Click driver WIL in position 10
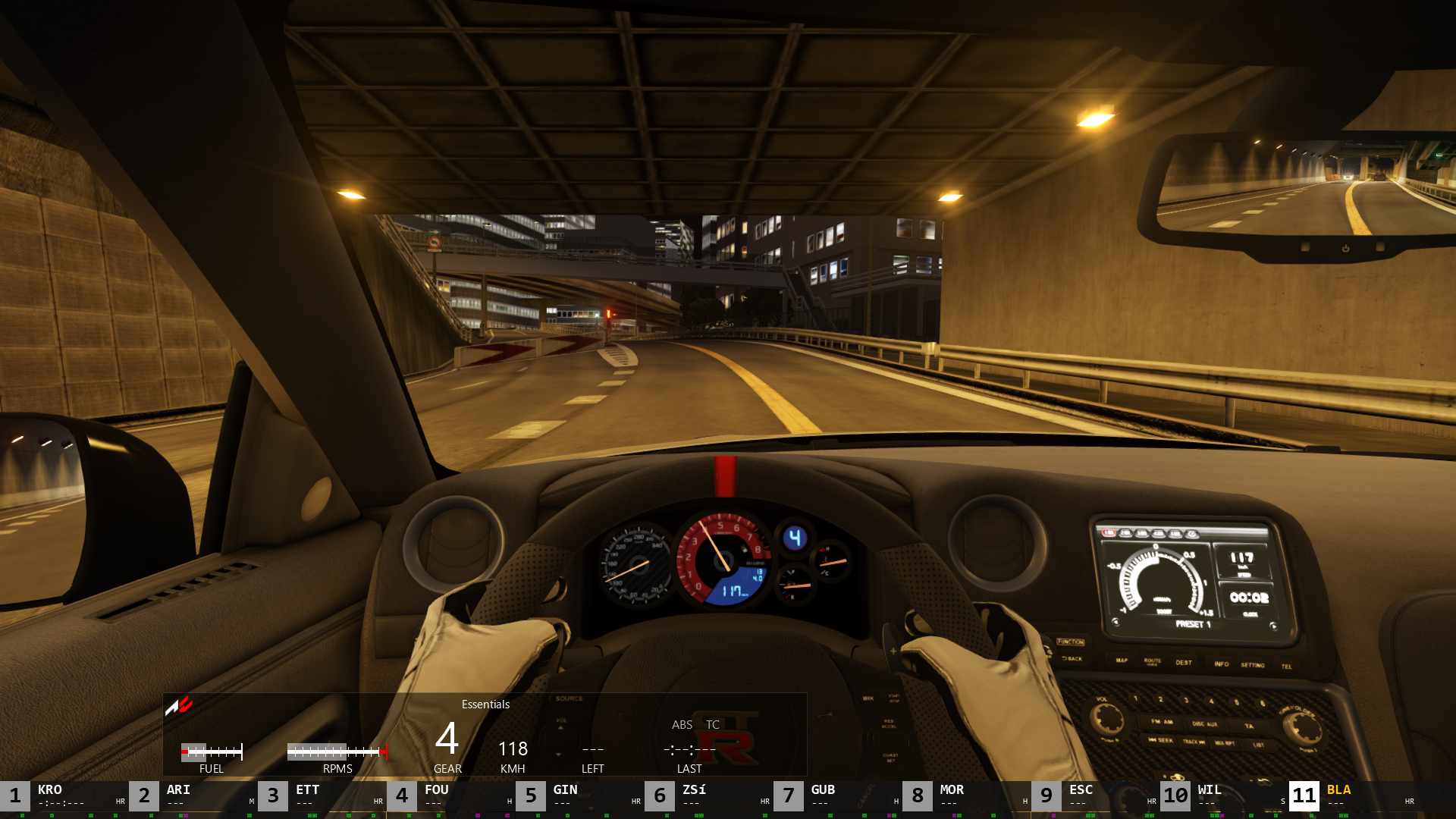Image resolution: width=1456 pixels, height=819 pixels. pos(1225,795)
